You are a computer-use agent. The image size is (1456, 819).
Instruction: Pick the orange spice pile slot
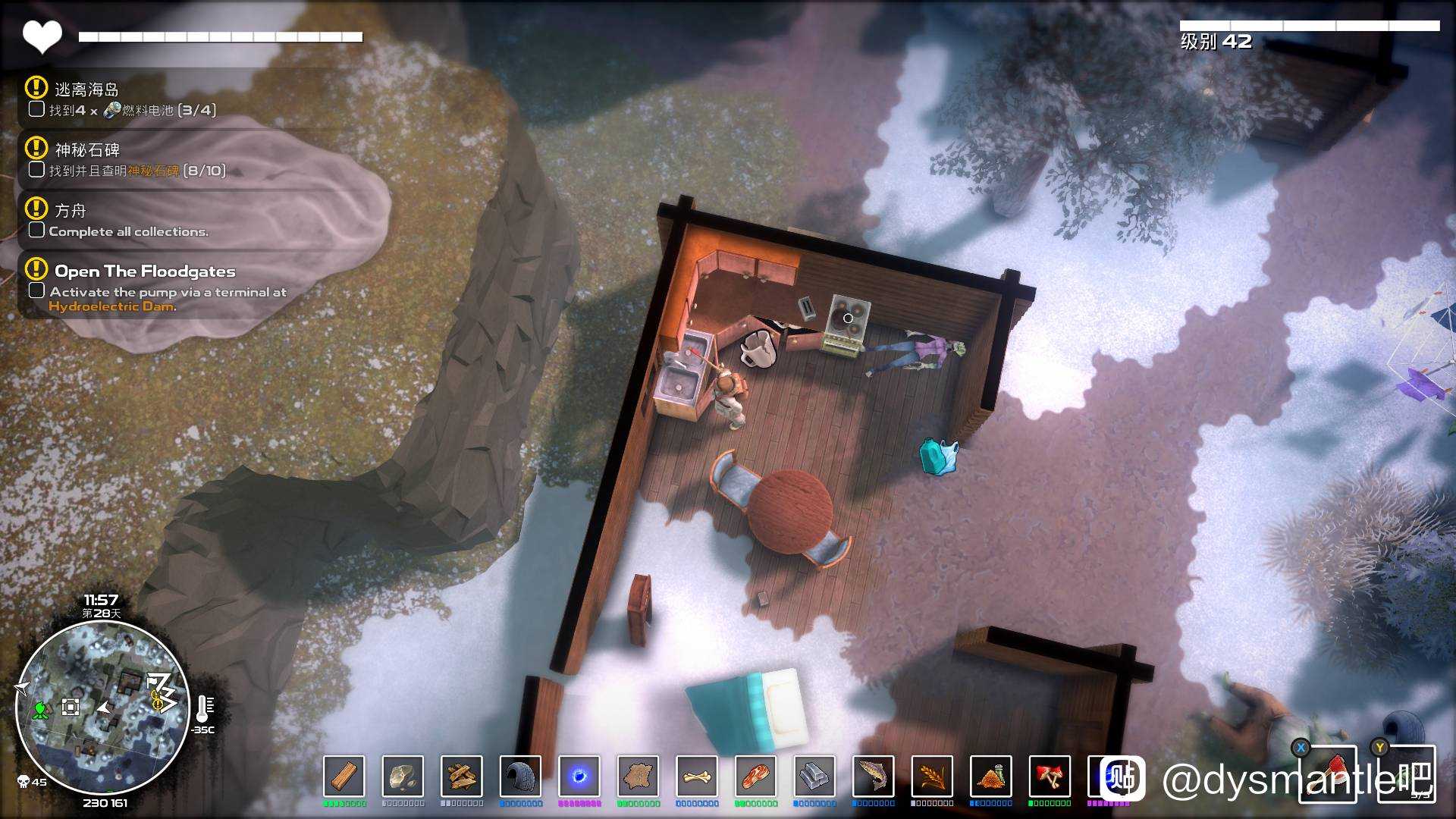pos(990,777)
